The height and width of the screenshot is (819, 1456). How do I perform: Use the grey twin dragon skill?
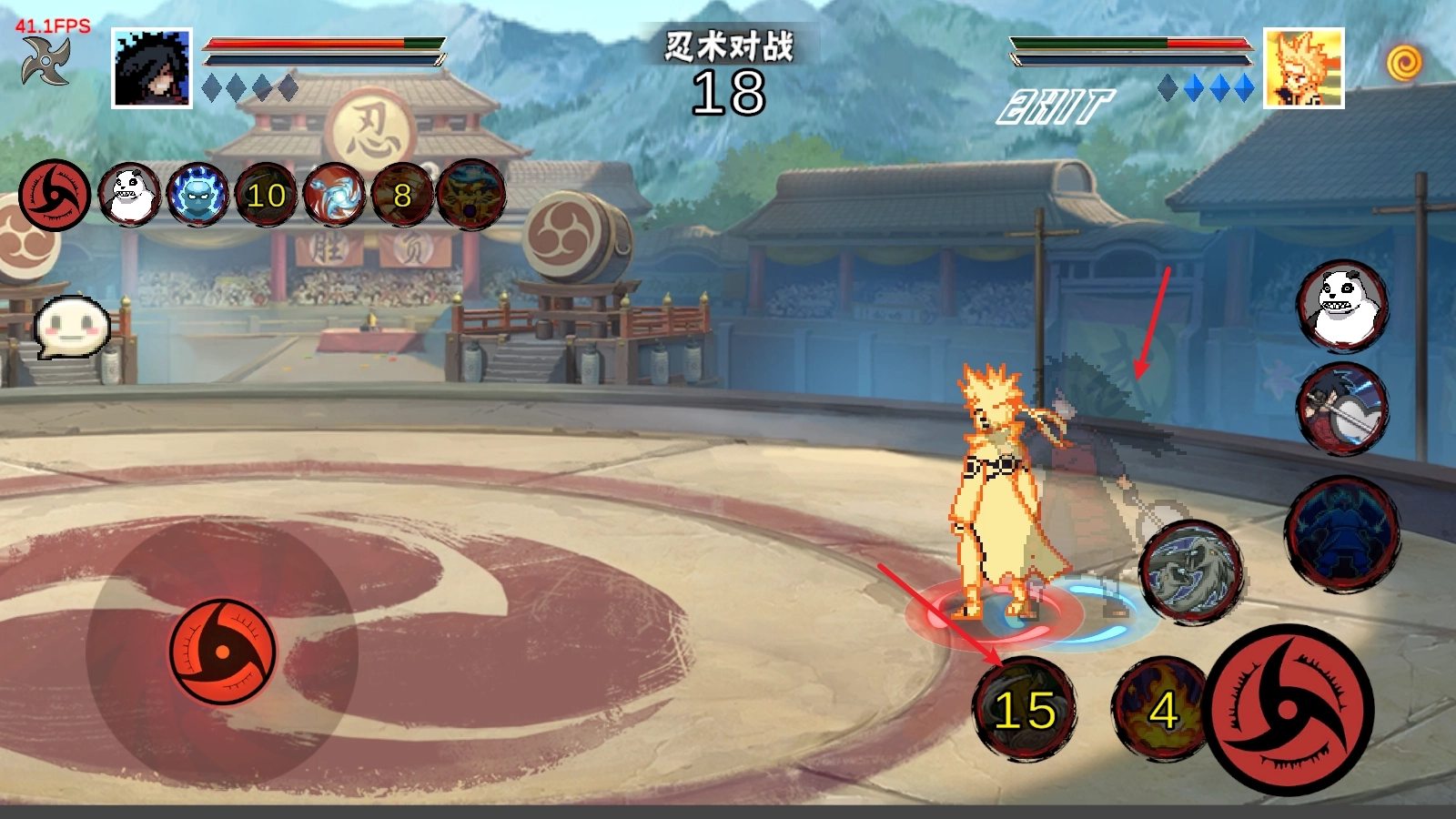click(1190, 571)
